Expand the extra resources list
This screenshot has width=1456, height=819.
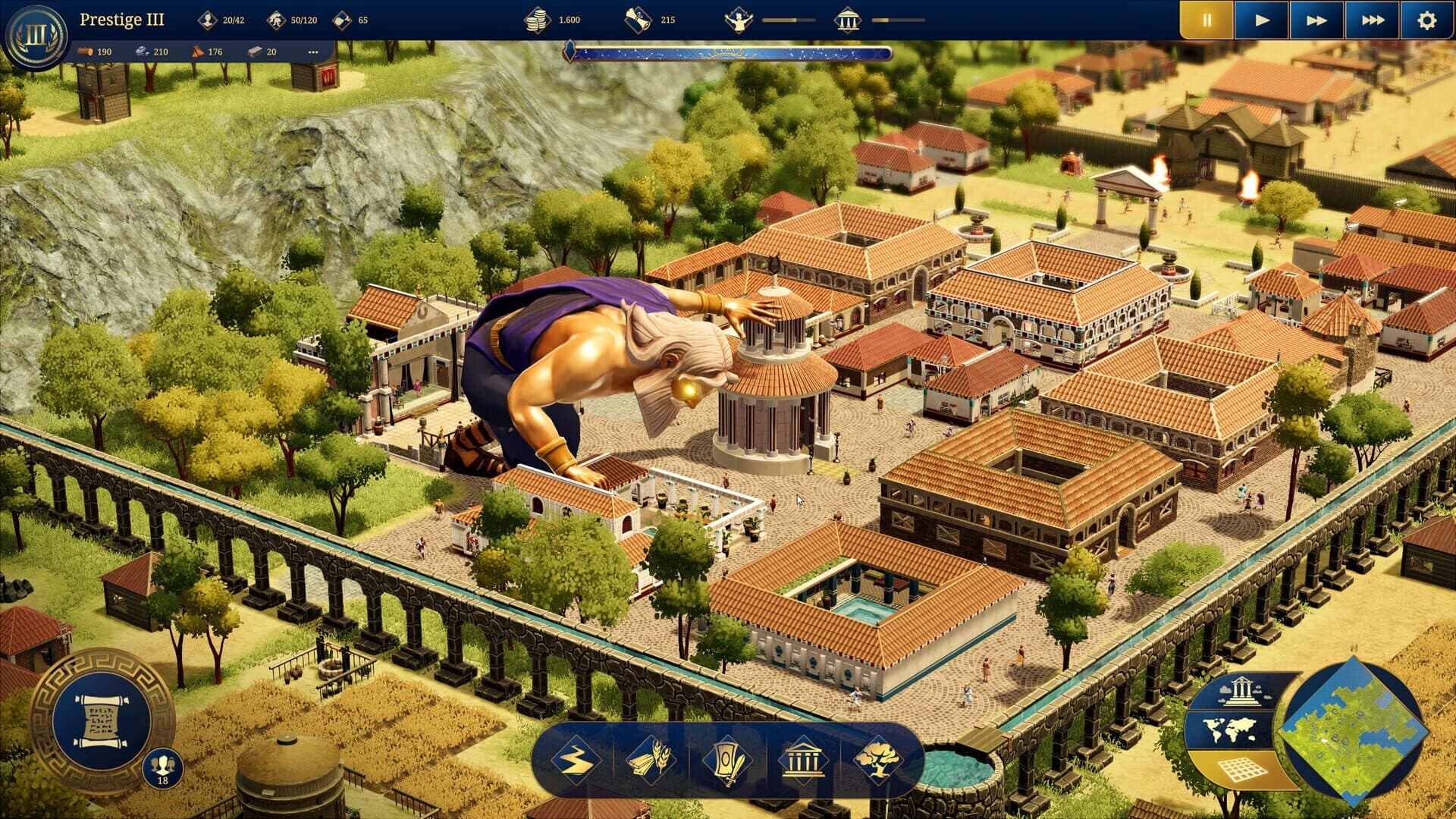tap(313, 52)
